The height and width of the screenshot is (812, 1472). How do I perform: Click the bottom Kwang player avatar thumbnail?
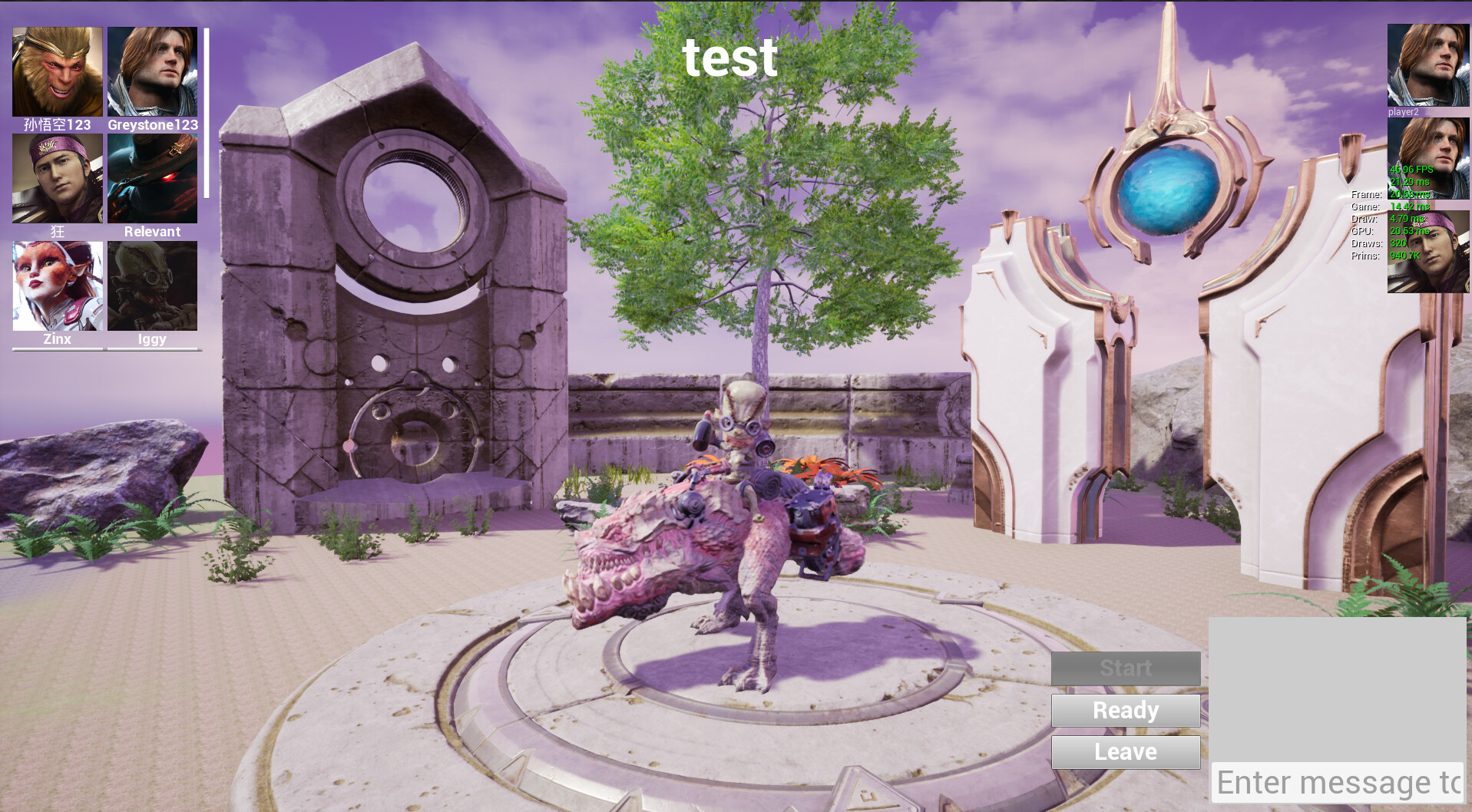(1427, 253)
